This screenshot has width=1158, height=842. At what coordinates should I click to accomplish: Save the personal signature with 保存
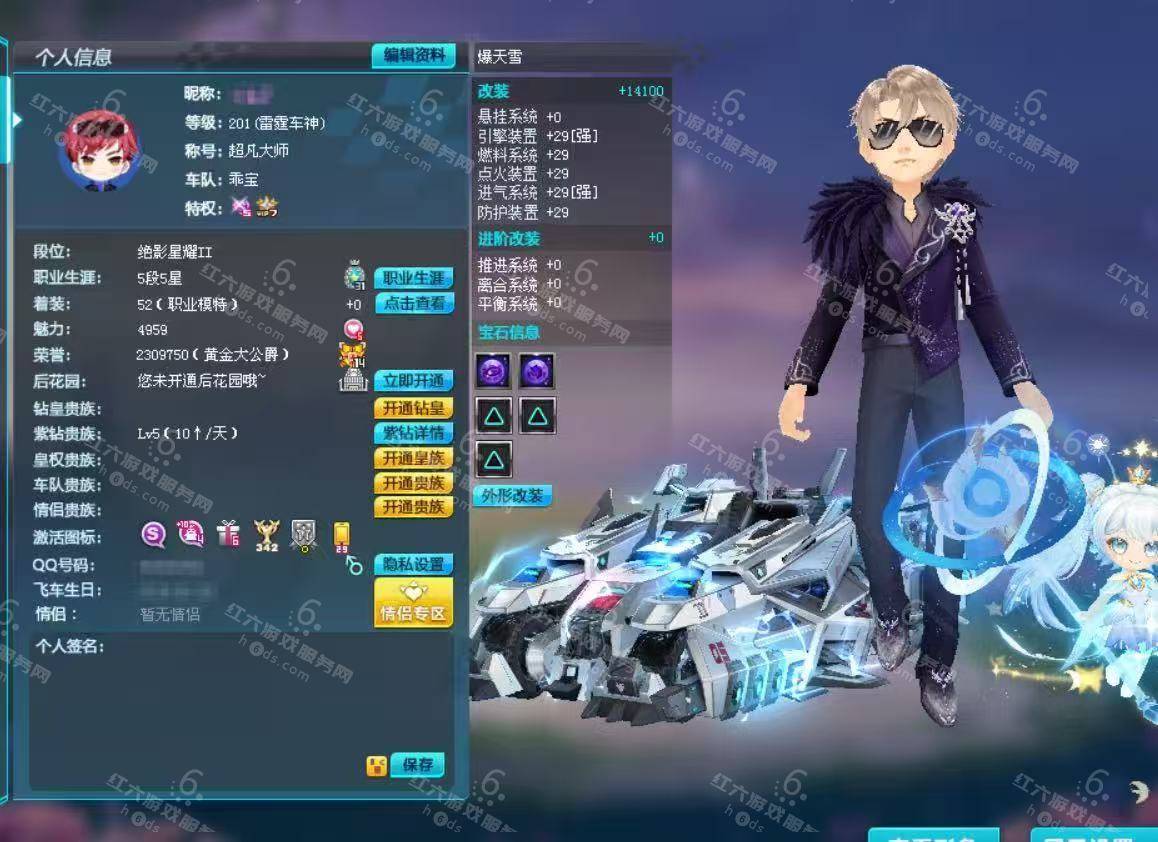[x=417, y=765]
